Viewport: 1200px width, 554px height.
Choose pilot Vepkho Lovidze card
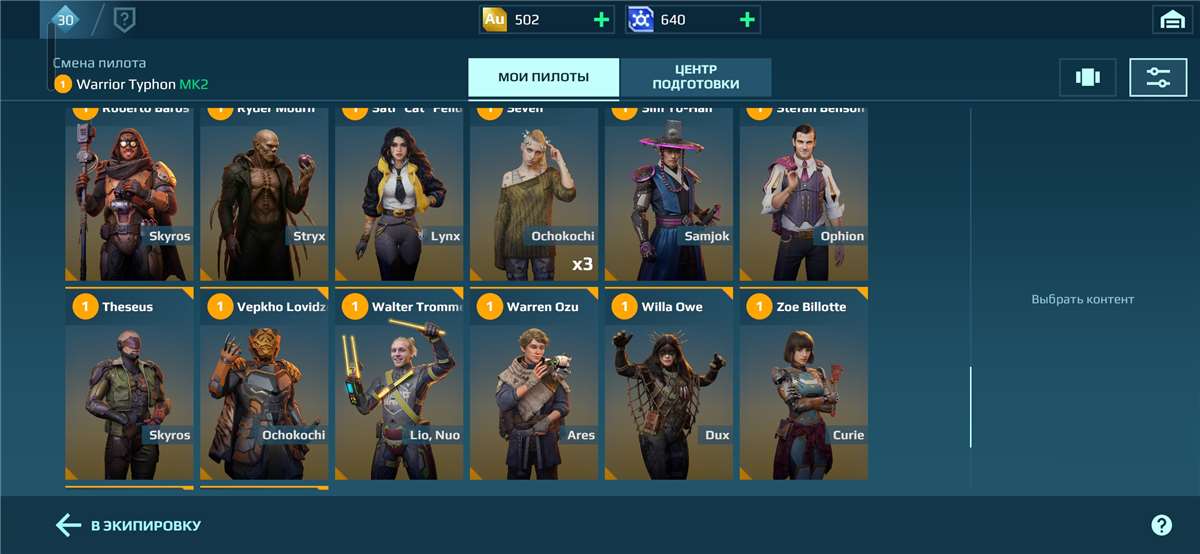click(x=264, y=385)
